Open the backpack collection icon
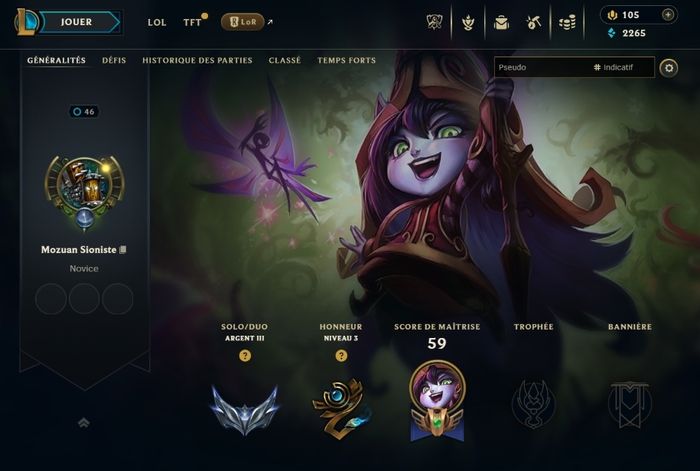 (502, 22)
